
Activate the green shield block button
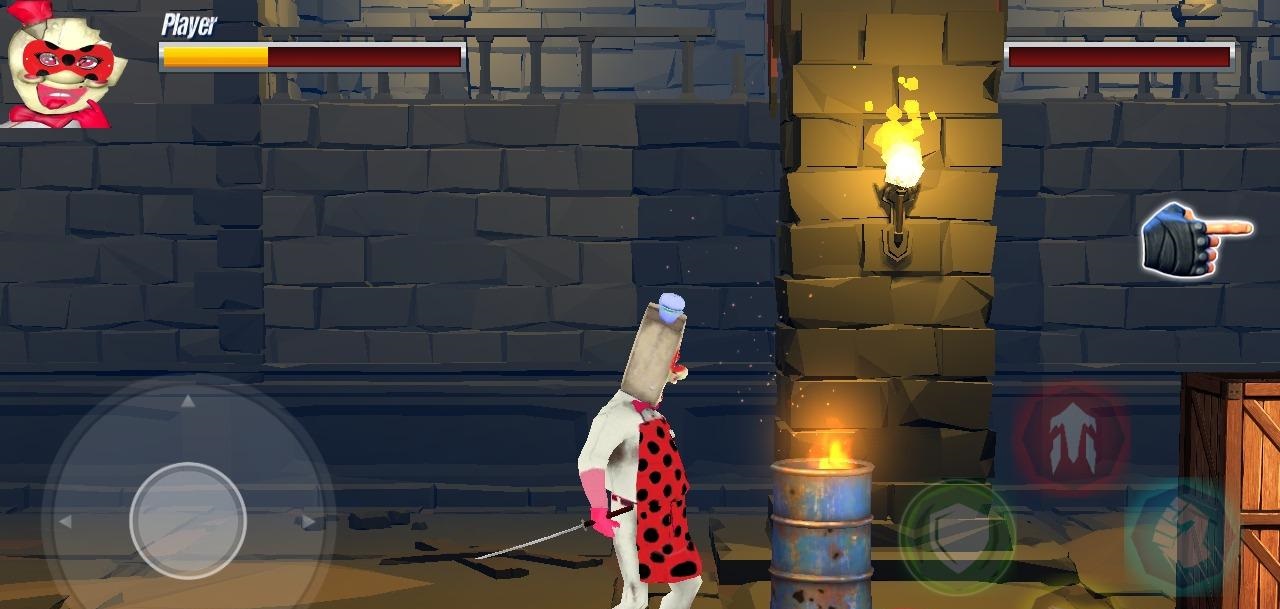(957, 537)
